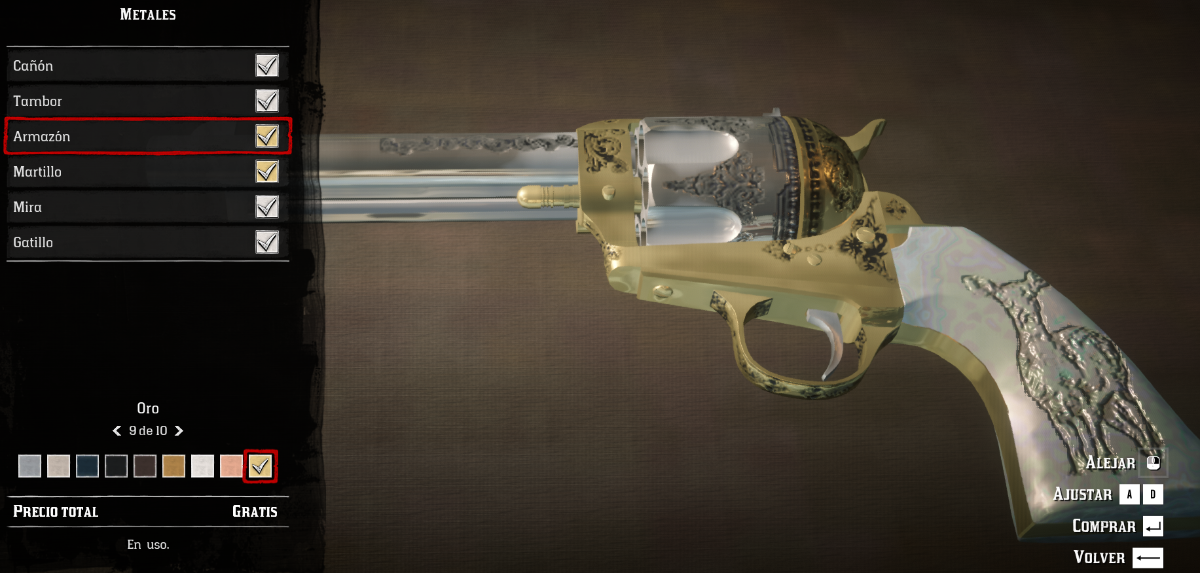The height and width of the screenshot is (573, 1200).
Task: Click the Comprar purchase button
Action: 1117,526
